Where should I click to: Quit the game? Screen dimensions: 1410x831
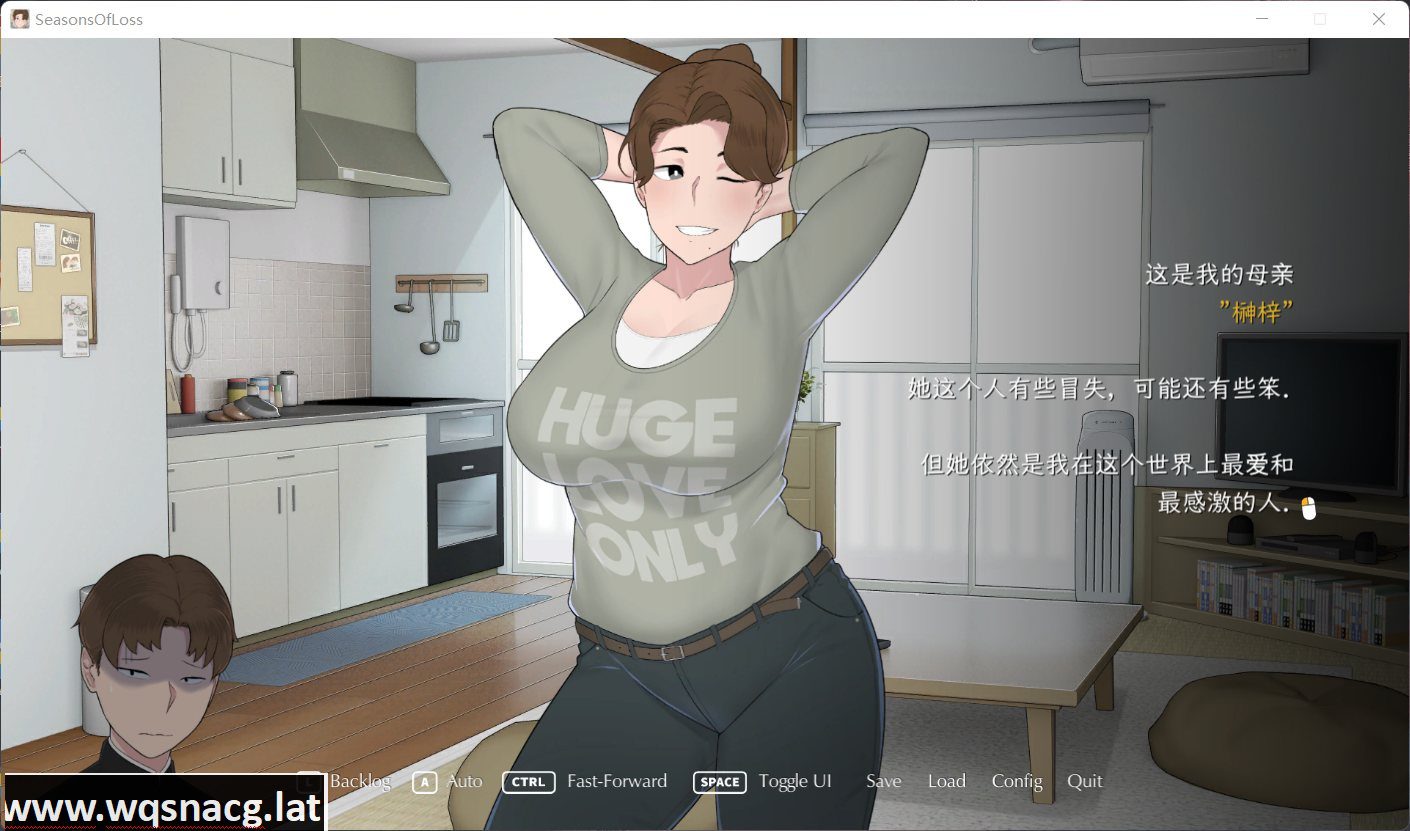pos(1084,782)
